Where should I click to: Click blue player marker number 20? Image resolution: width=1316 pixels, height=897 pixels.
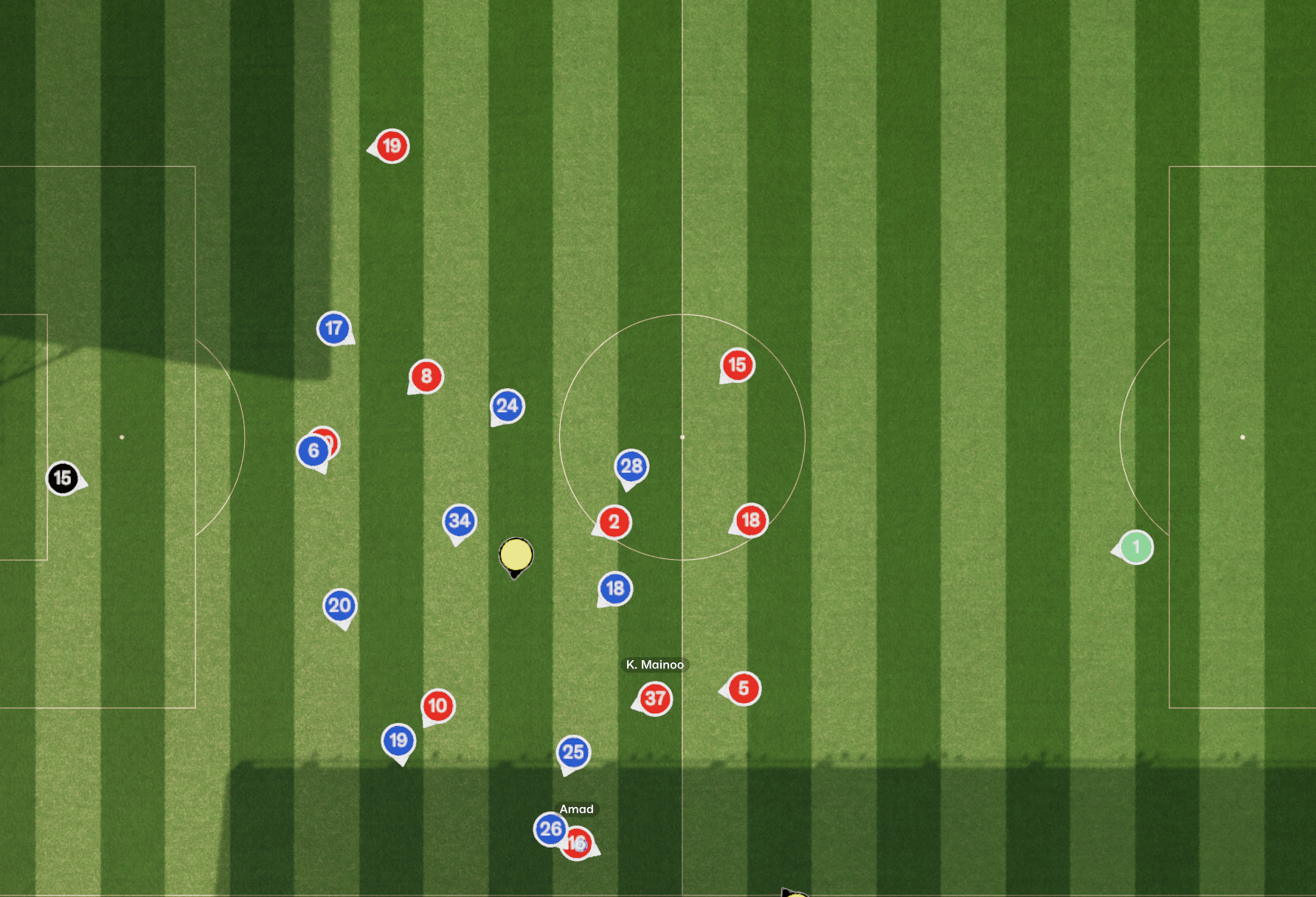click(x=340, y=606)
